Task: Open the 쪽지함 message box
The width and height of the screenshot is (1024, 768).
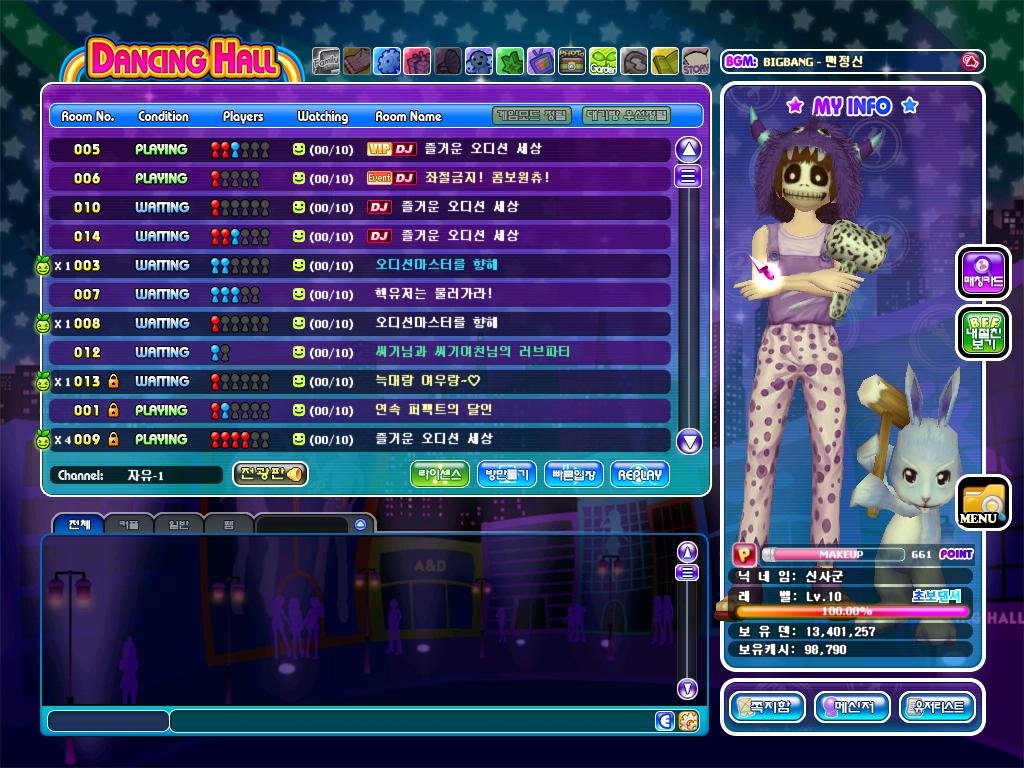Action: [x=767, y=707]
